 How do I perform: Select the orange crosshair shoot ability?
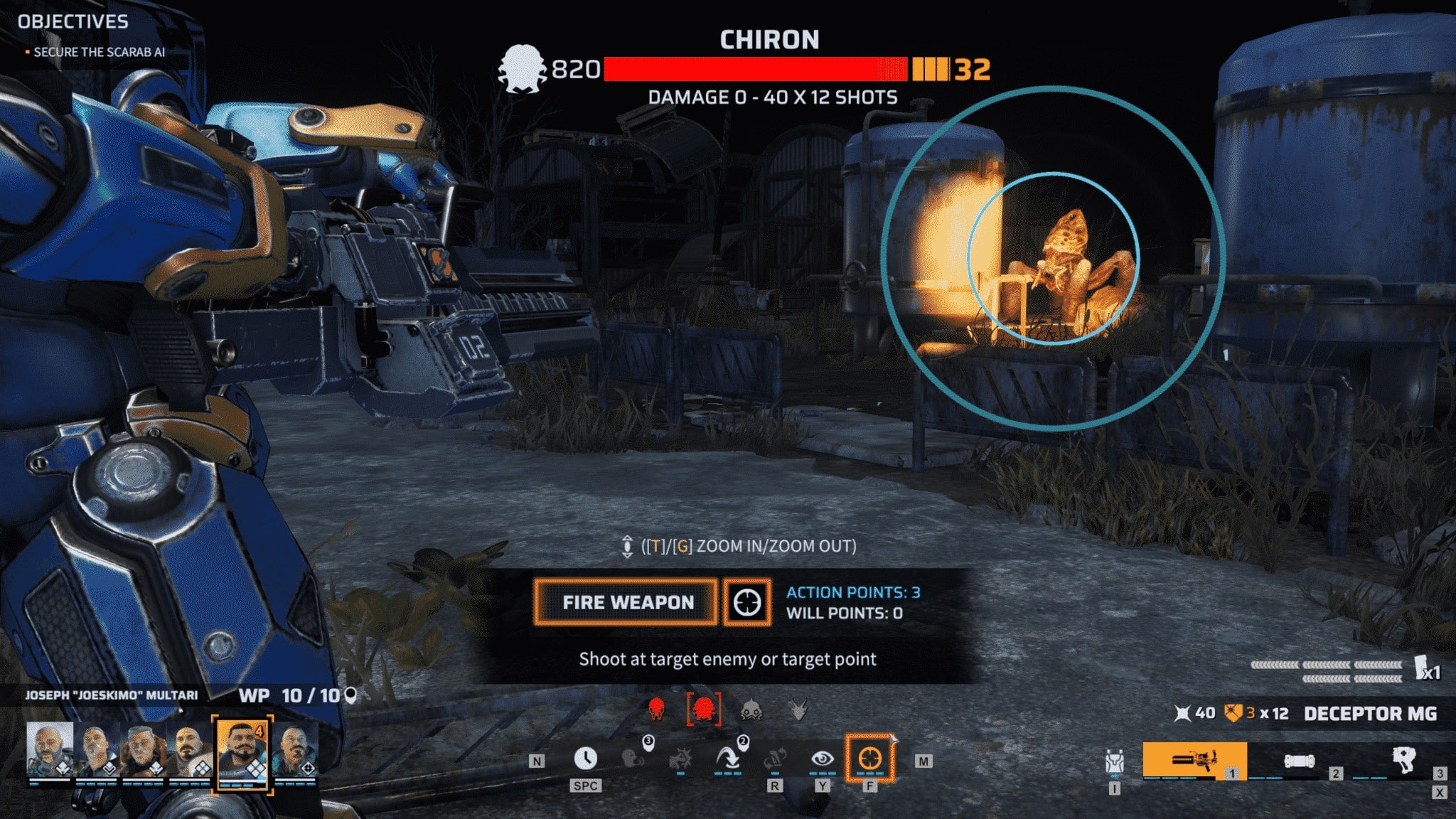pos(870,759)
